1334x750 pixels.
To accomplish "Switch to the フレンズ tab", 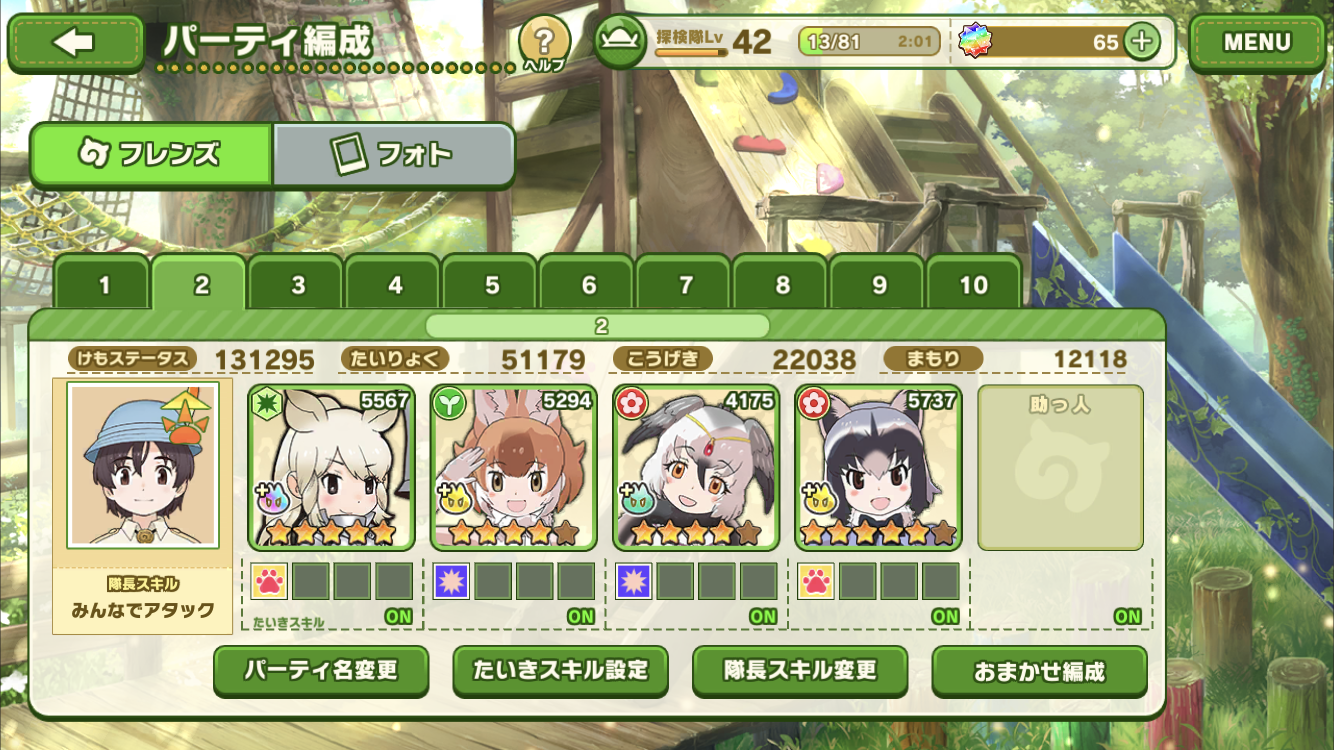I will (x=151, y=155).
